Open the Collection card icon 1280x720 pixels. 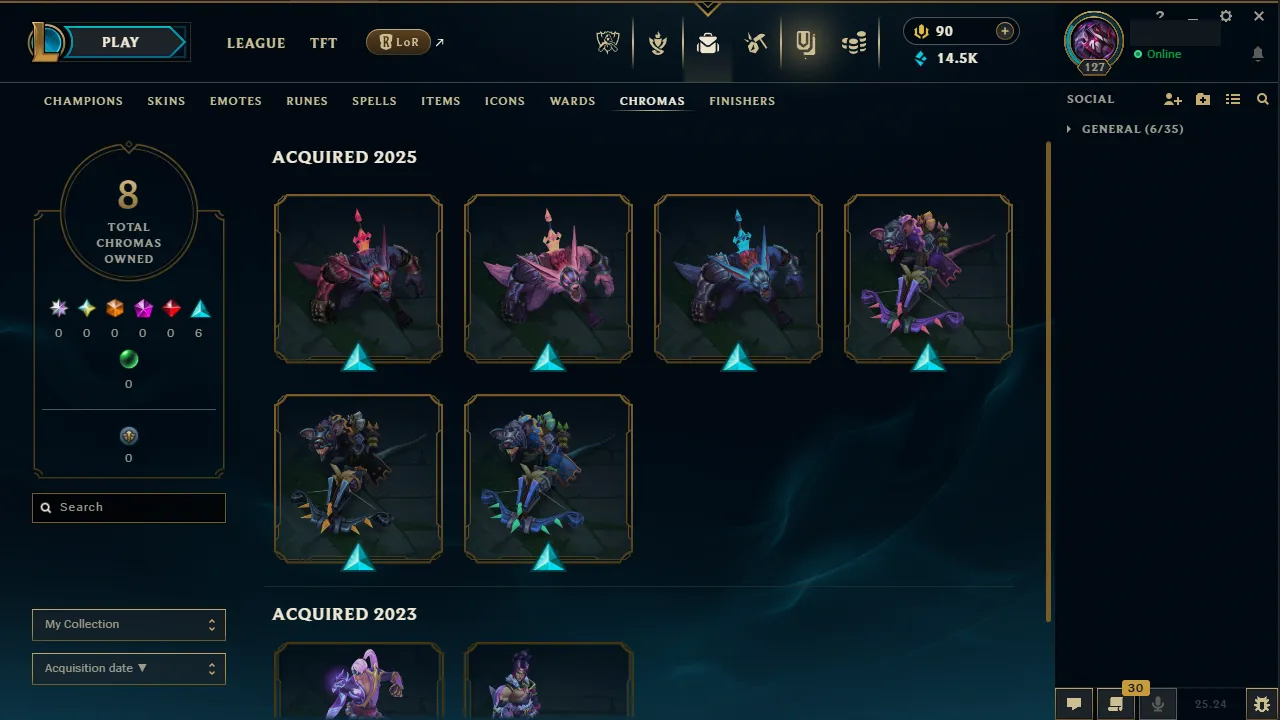pos(806,42)
